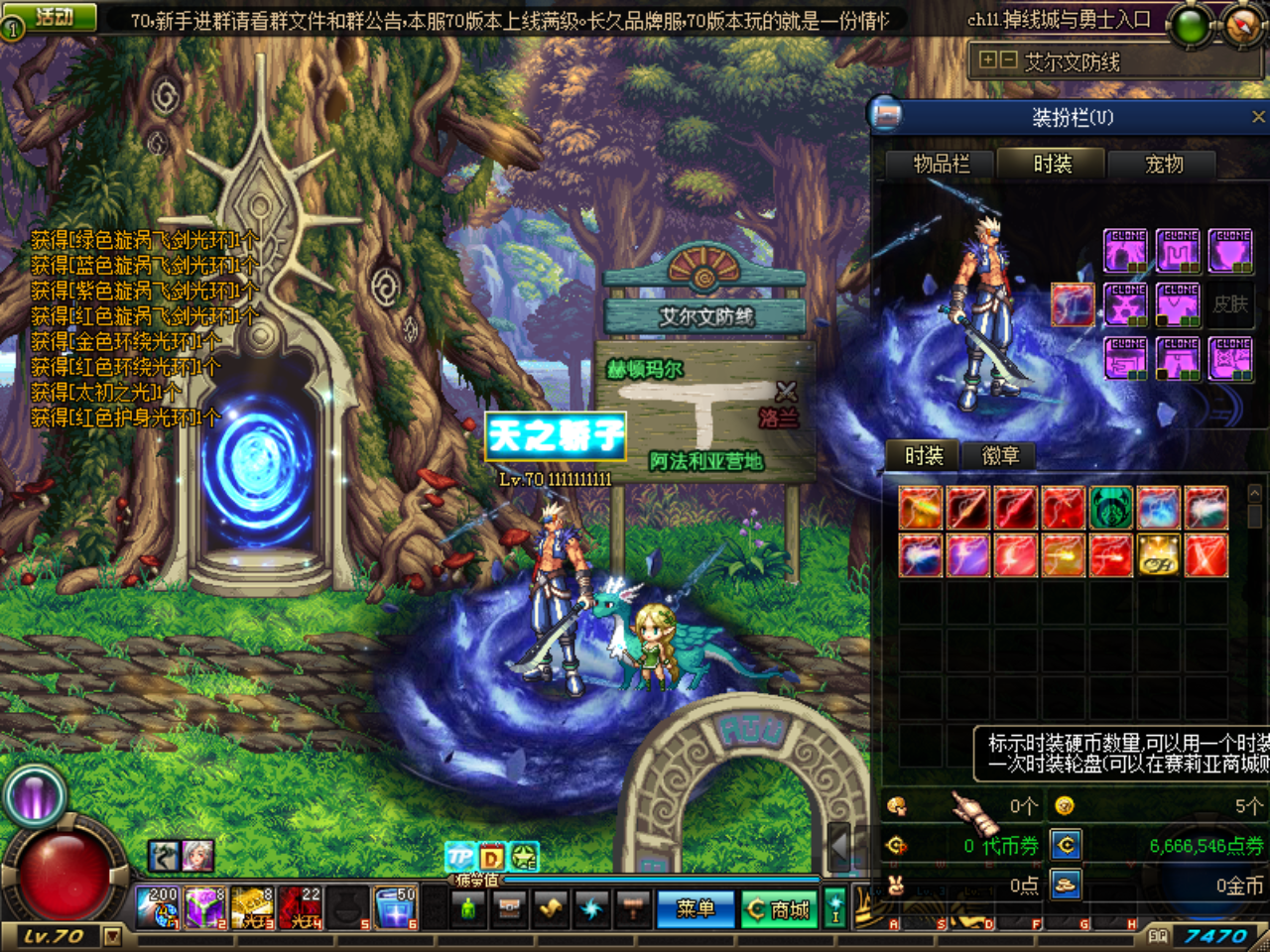
Task: Toggle the green I quick-slot button
Action: pos(836,907)
